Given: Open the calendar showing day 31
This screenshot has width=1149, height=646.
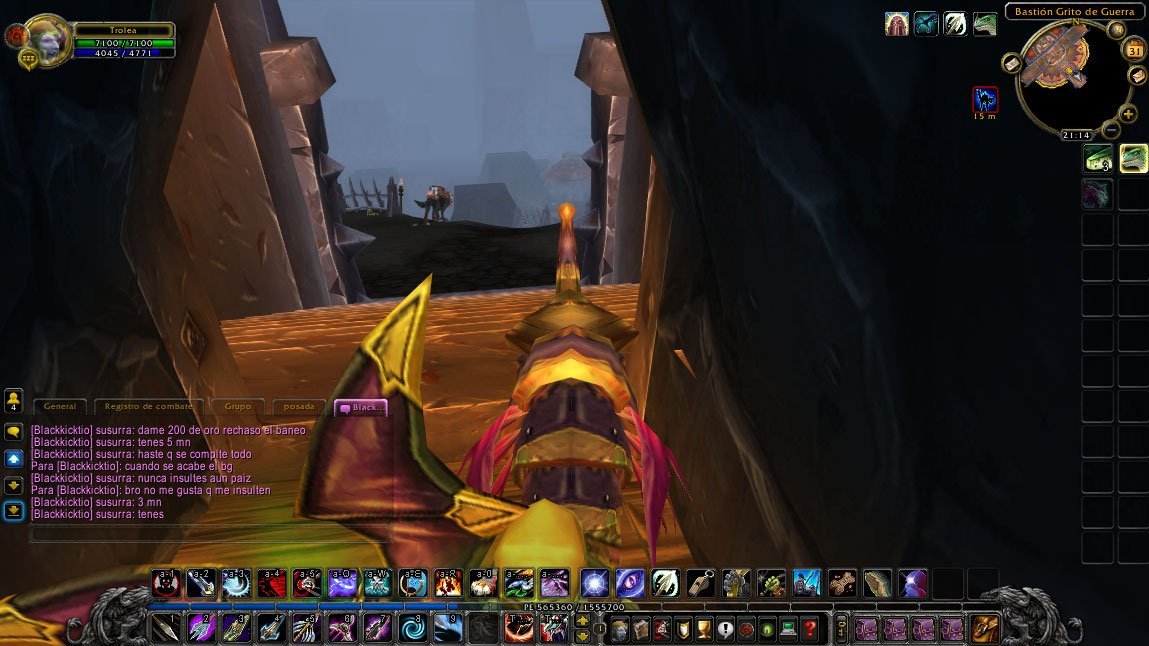Looking at the screenshot, I should (x=1135, y=51).
